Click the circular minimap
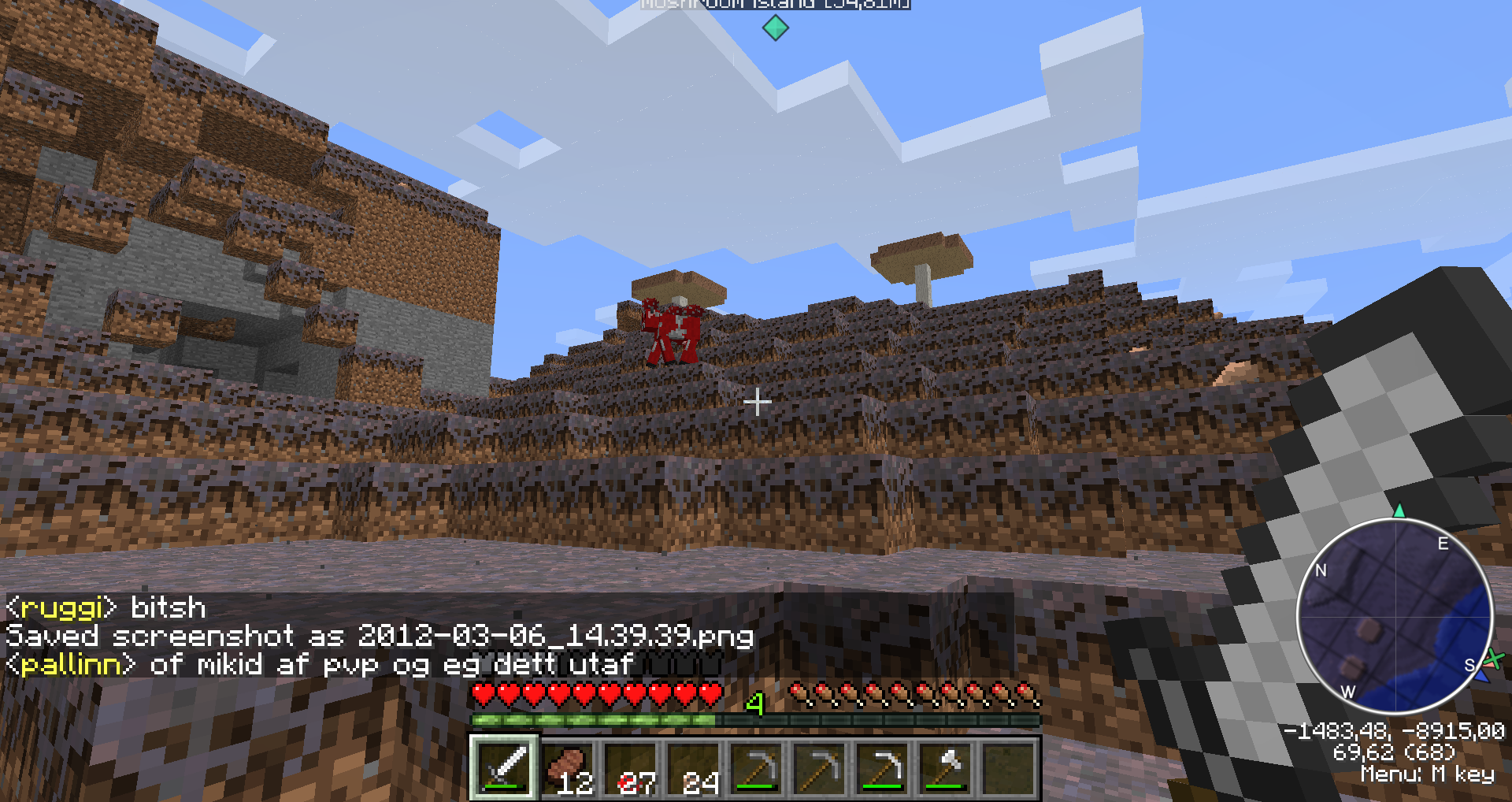 tap(1395, 616)
